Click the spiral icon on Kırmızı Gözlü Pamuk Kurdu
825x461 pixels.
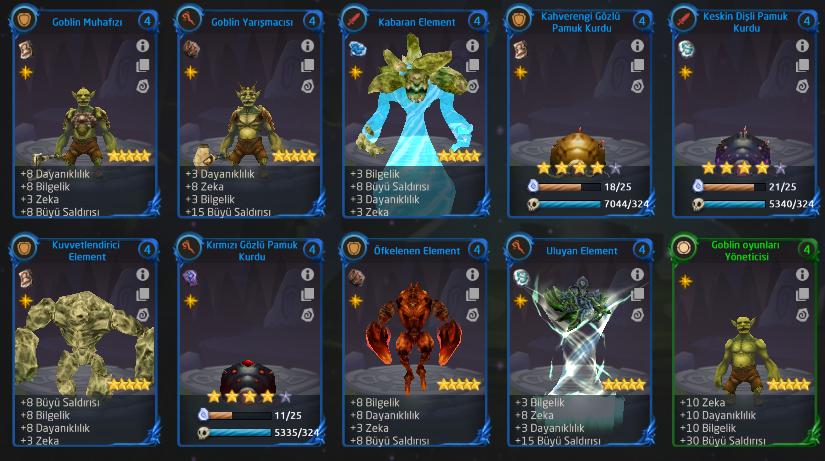tap(306, 315)
